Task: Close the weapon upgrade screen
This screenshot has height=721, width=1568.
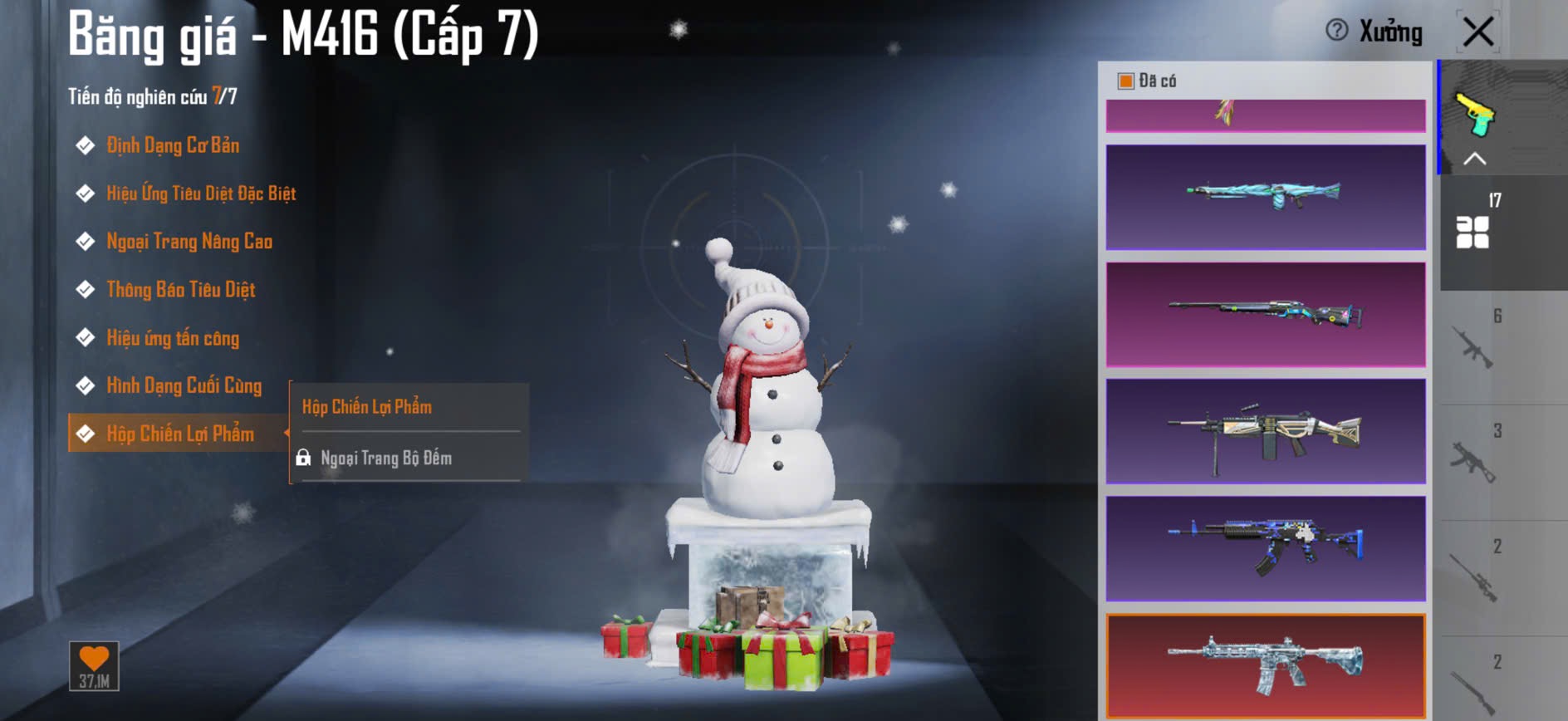Action: click(1477, 32)
